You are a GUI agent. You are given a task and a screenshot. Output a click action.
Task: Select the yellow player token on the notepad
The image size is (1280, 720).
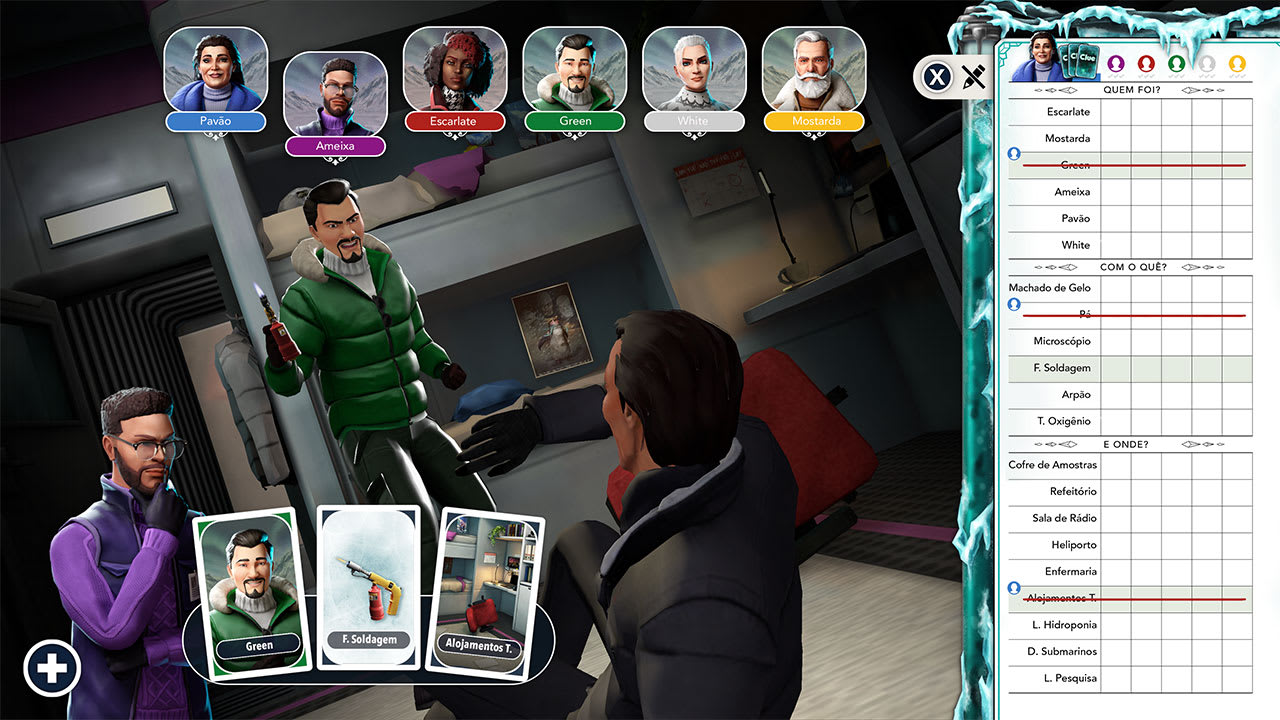pyautogui.click(x=1237, y=62)
